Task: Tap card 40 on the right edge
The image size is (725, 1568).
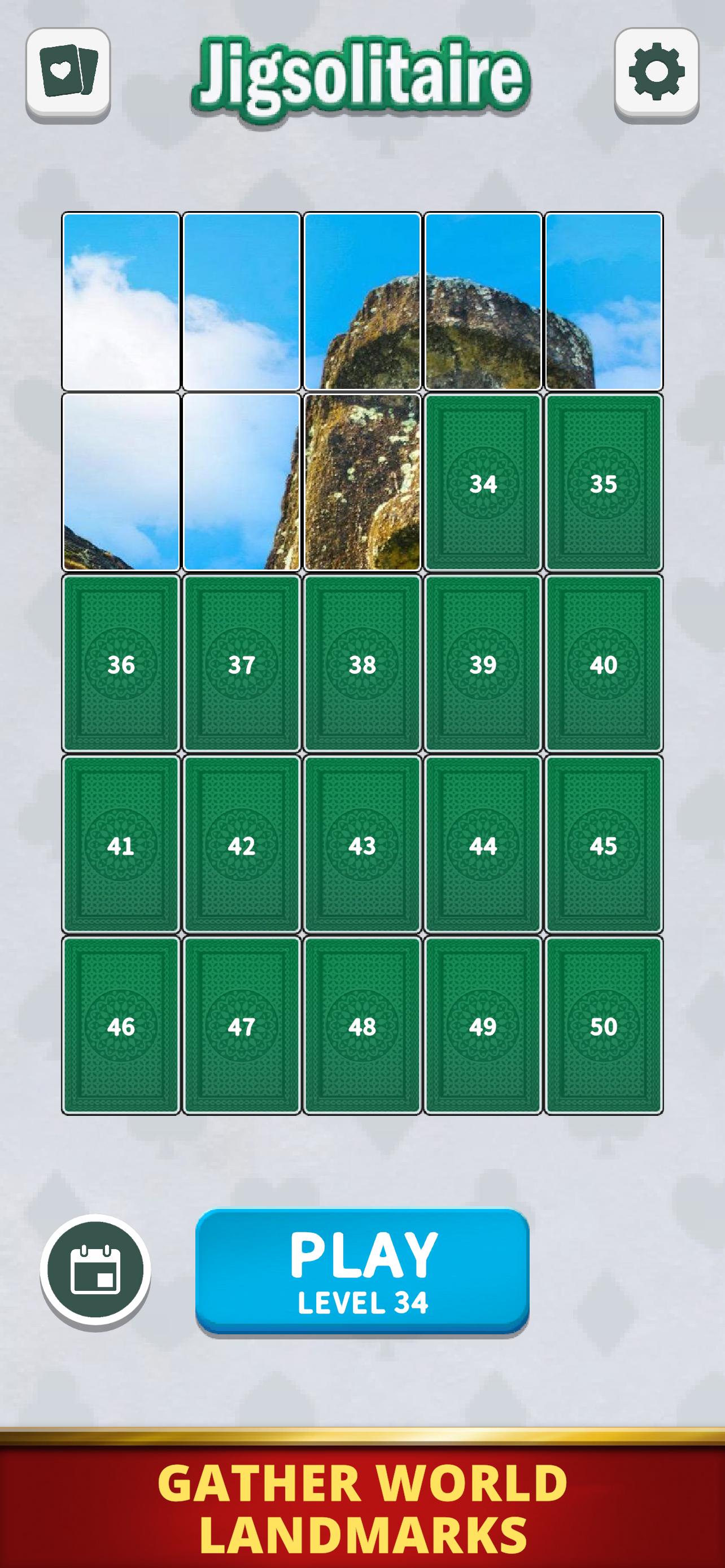Action: tap(603, 667)
